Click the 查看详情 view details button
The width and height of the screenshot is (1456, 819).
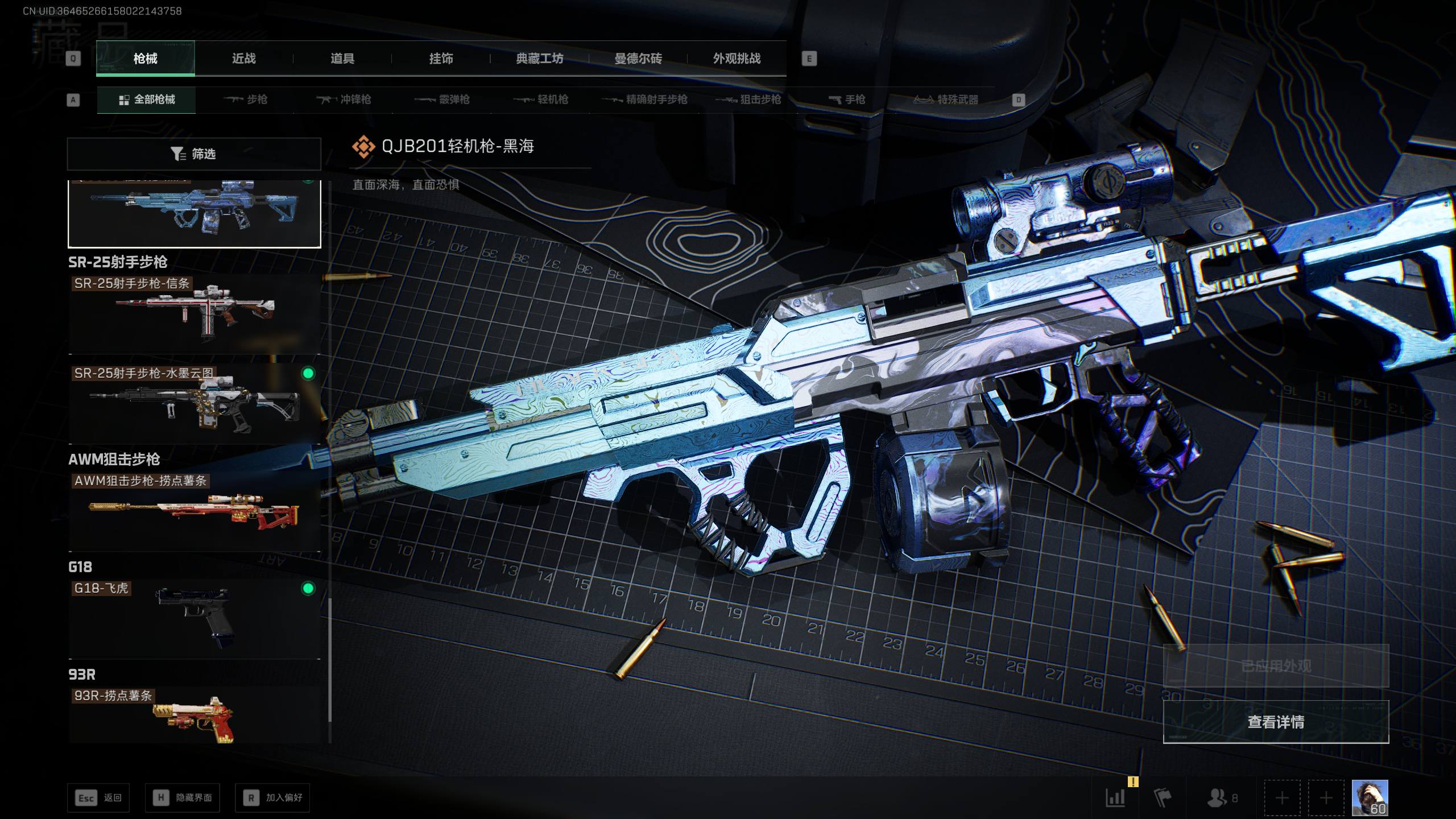click(1276, 722)
